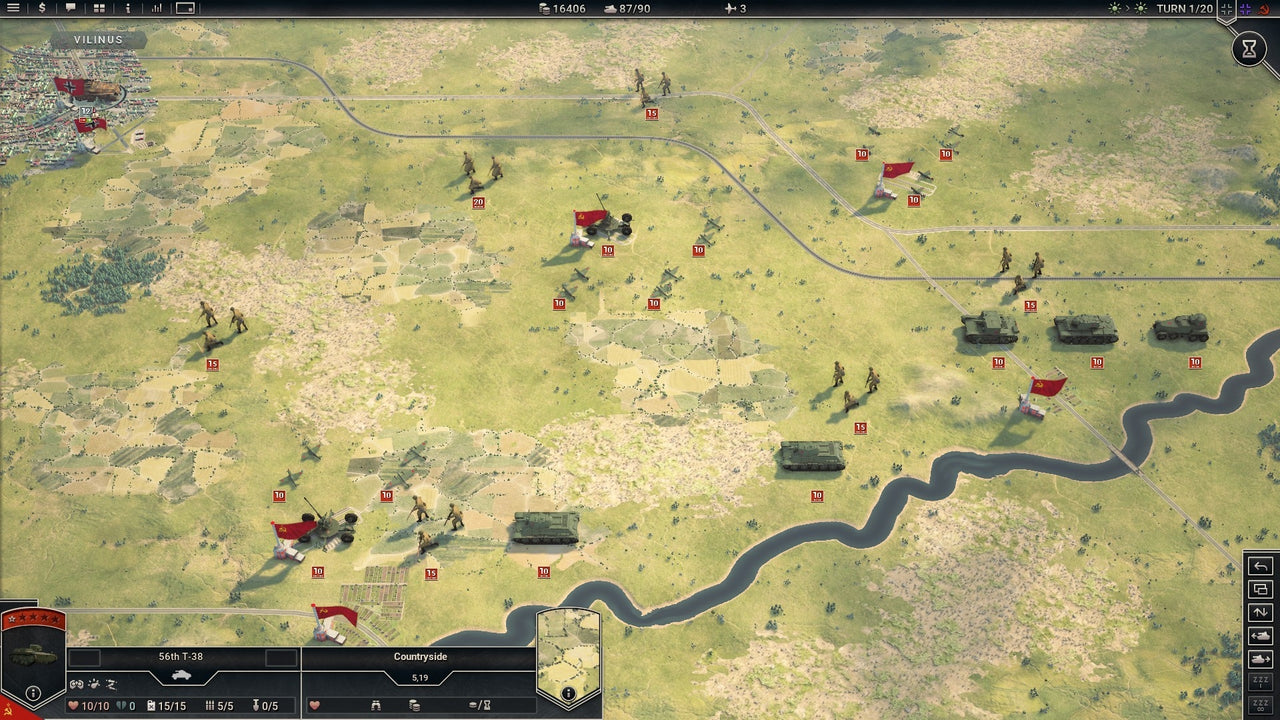Open the hamburger menu in top left

(13, 8)
